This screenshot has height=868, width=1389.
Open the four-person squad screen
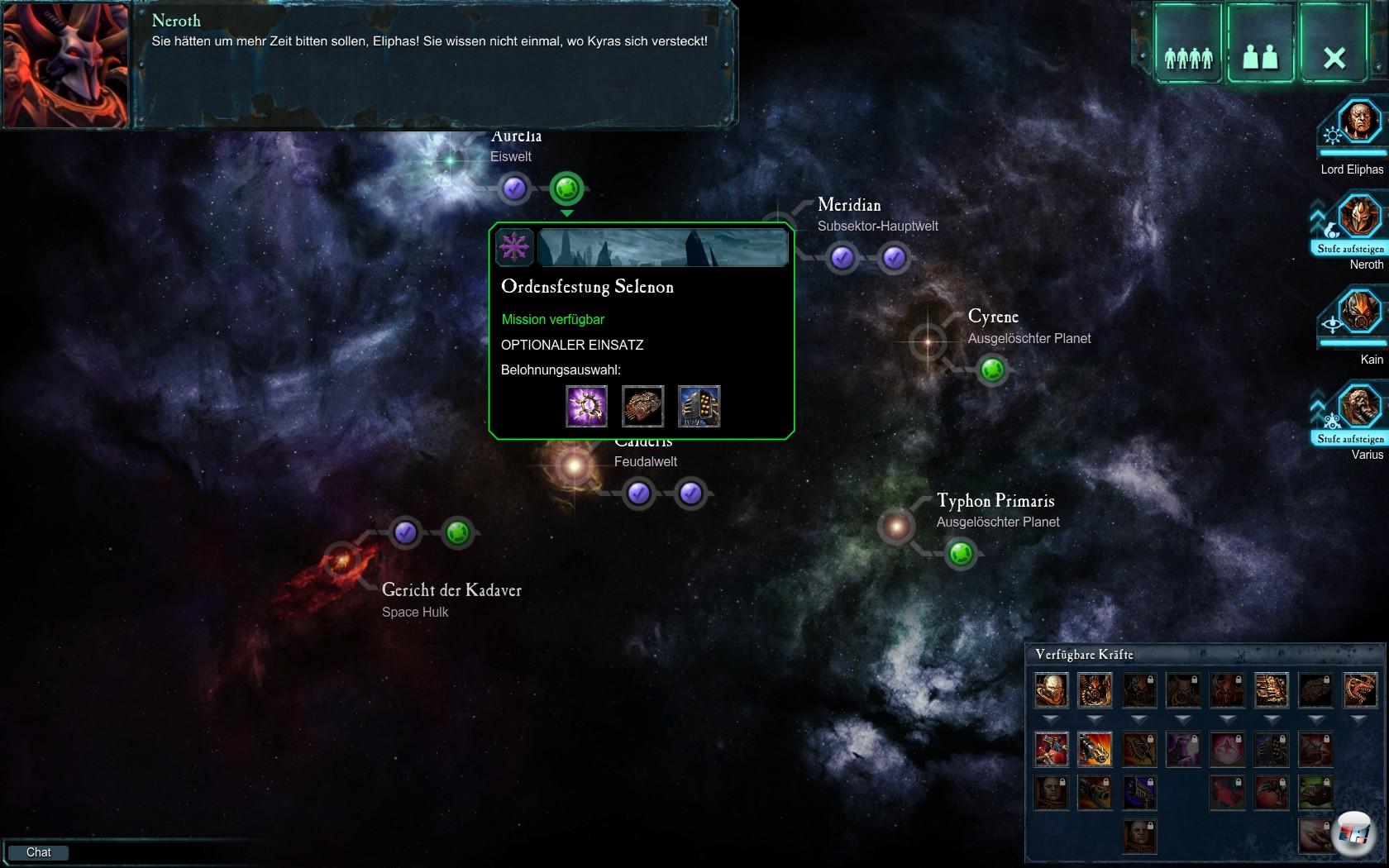[x=1188, y=45]
